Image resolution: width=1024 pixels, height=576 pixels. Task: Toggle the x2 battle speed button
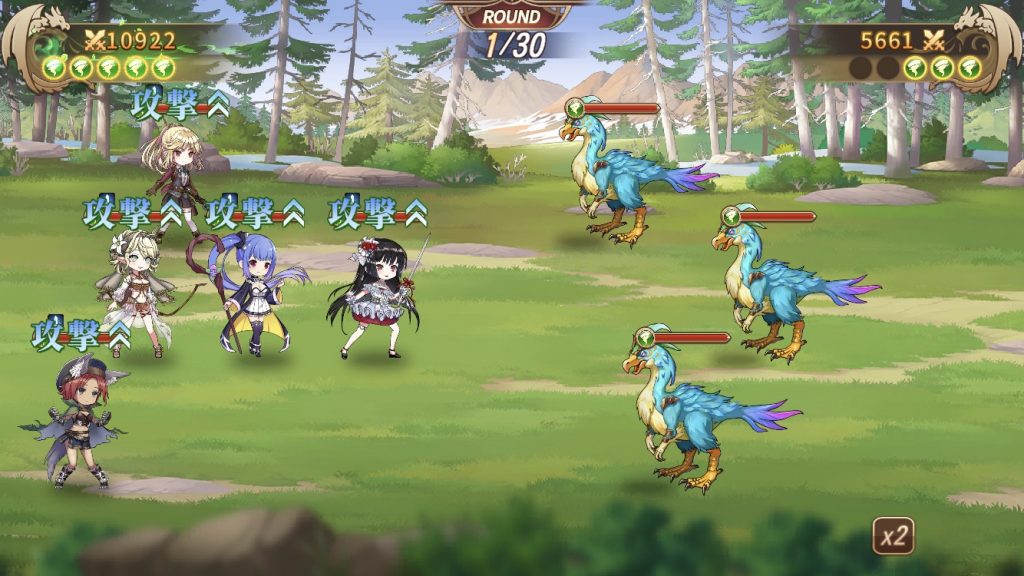tap(893, 536)
